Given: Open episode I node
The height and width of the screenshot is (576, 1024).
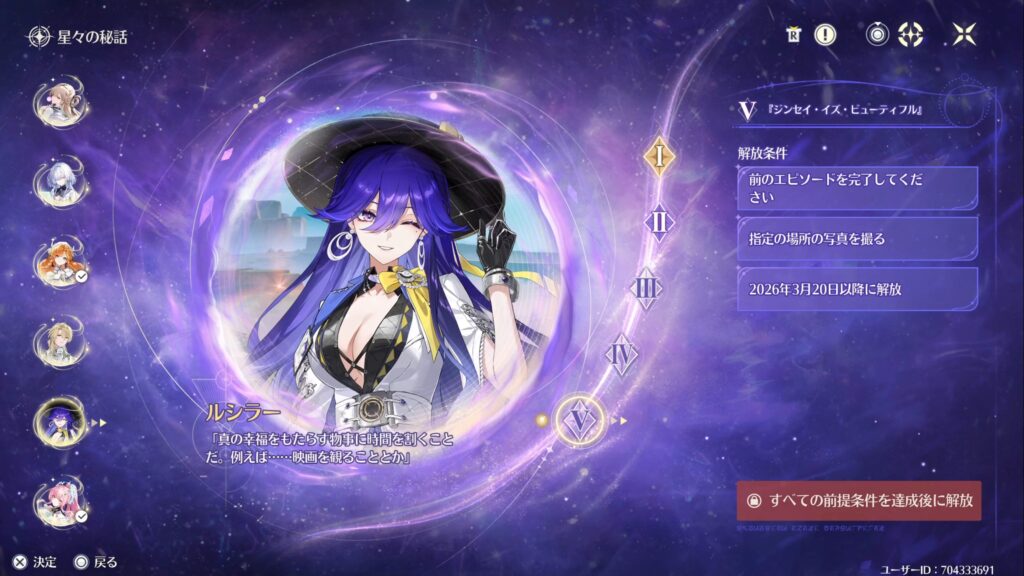Looking at the screenshot, I should point(658,156).
